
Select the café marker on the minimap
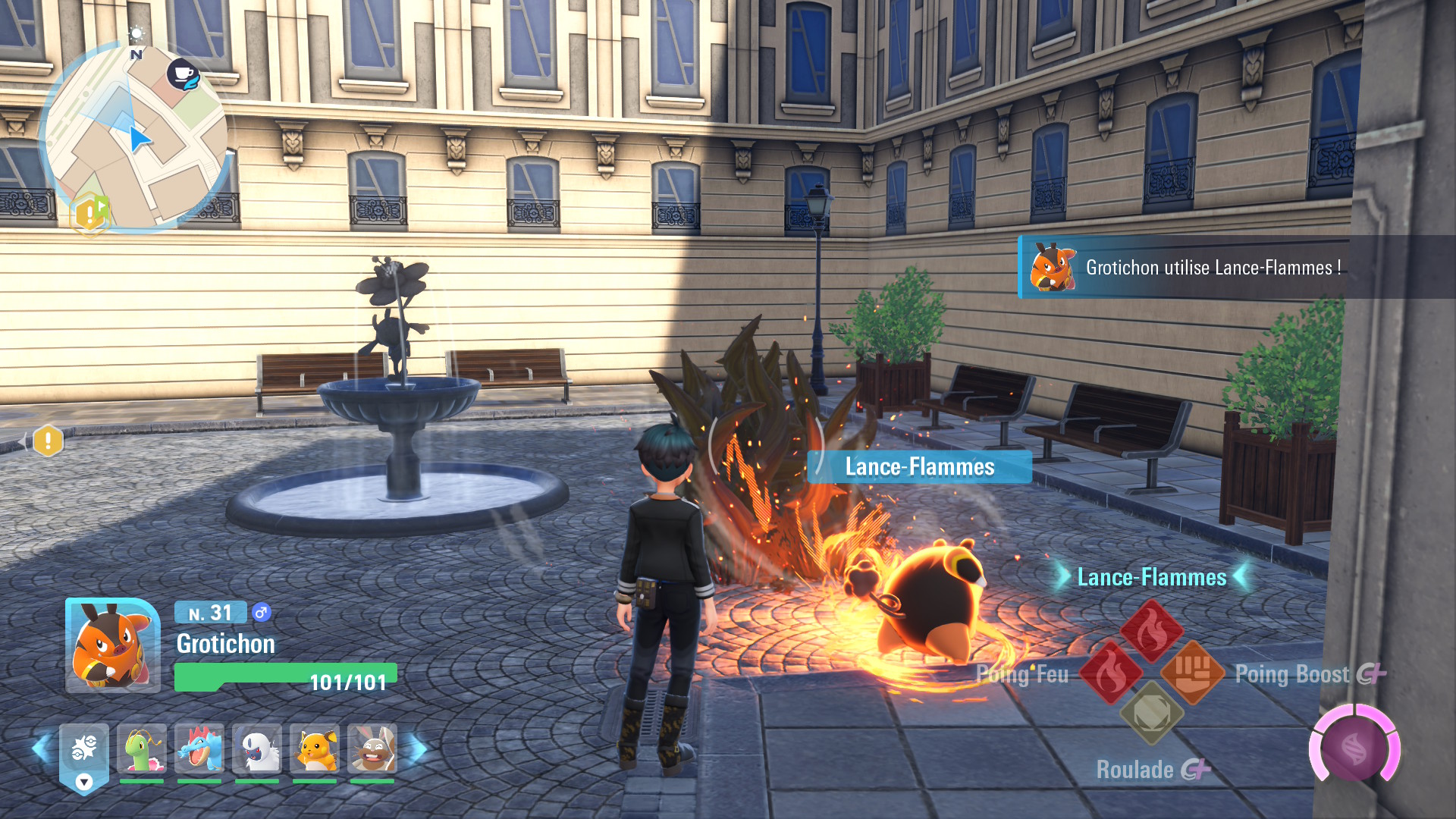tap(183, 74)
